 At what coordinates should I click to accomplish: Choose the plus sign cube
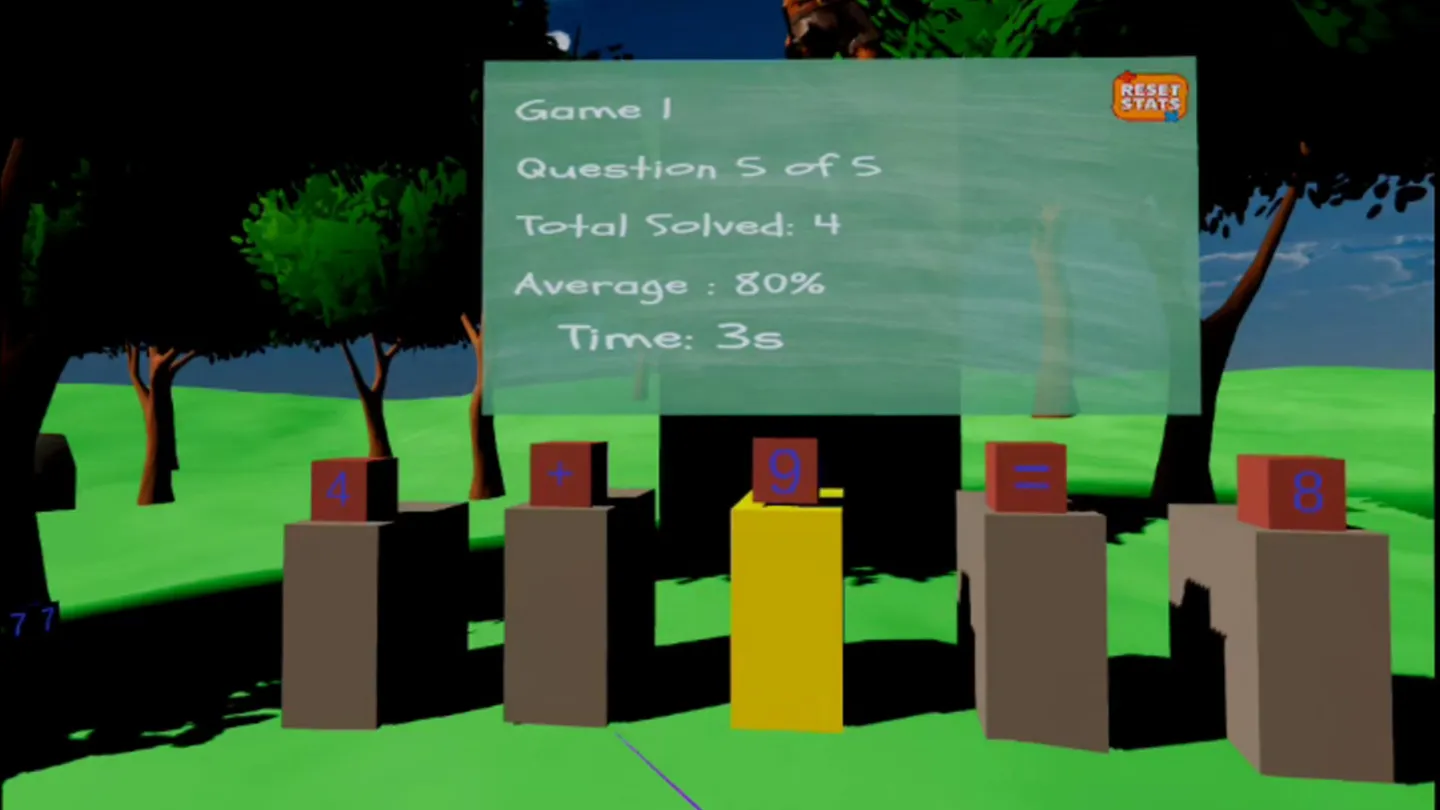(x=561, y=475)
